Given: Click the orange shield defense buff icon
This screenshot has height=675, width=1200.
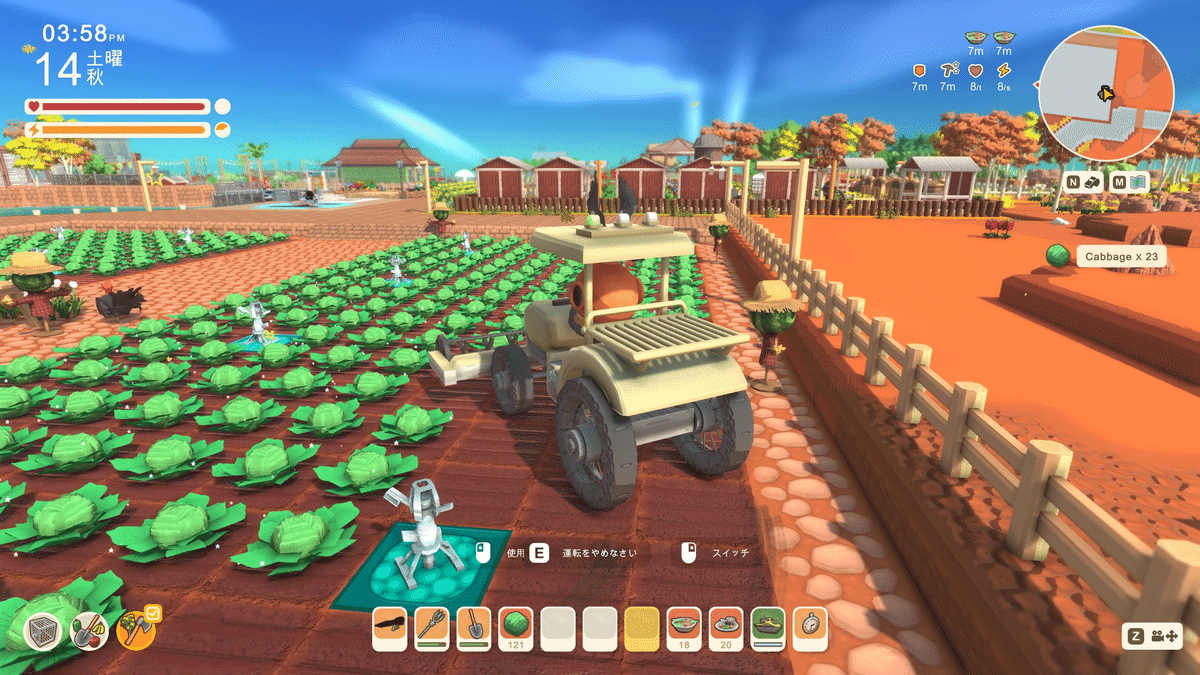Looking at the screenshot, I should click(x=919, y=70).
